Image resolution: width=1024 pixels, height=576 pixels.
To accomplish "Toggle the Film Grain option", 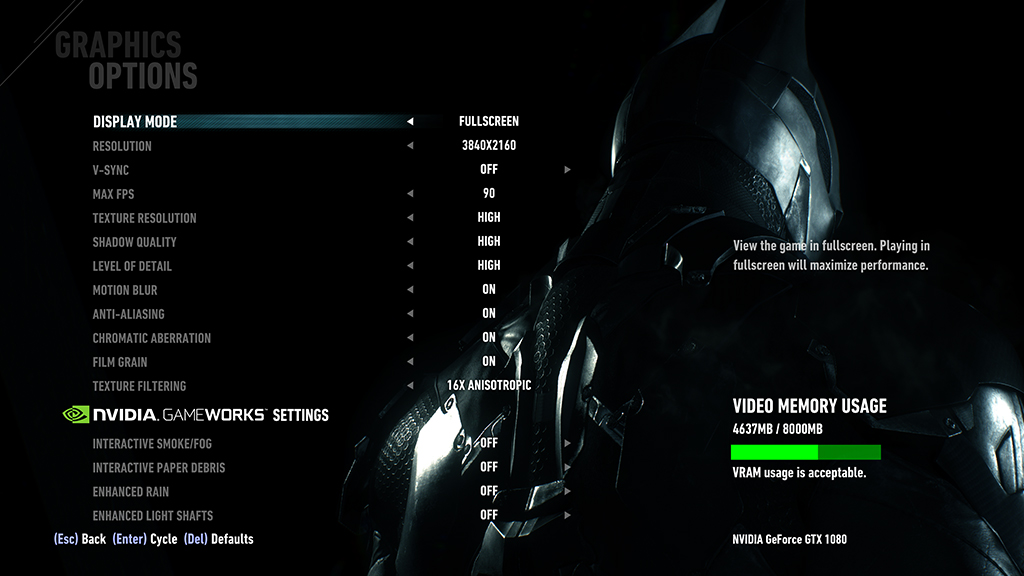I will (120, 362).
